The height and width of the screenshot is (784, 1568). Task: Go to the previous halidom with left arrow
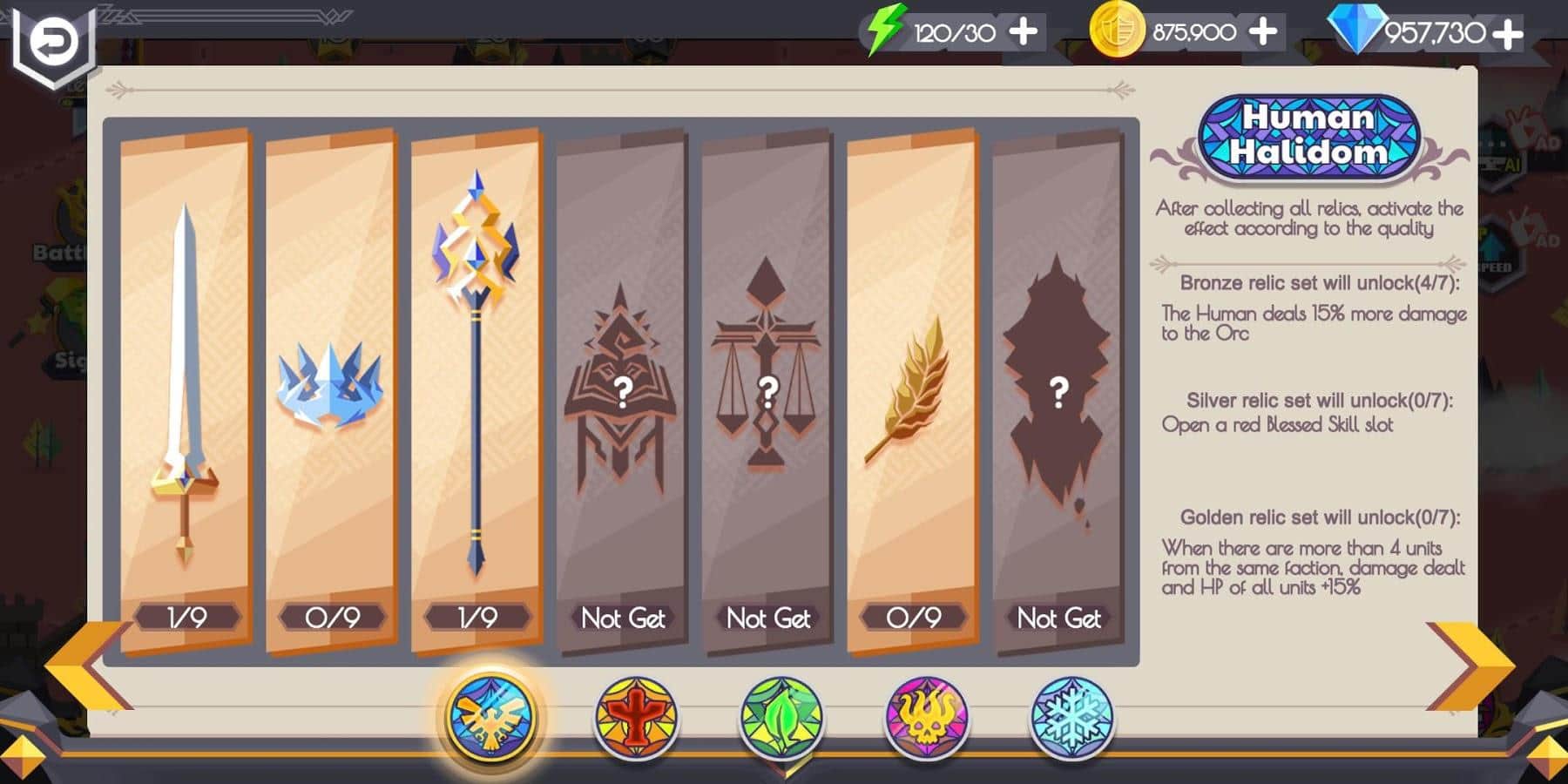pyautogui.click(x=85, y=666)
